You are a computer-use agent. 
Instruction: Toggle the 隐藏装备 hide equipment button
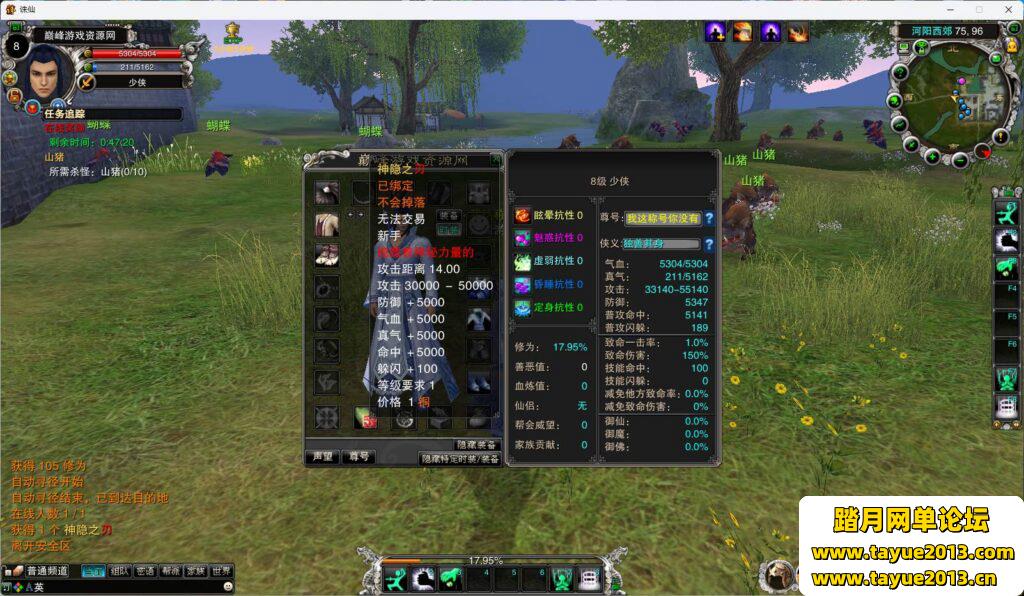476,444
